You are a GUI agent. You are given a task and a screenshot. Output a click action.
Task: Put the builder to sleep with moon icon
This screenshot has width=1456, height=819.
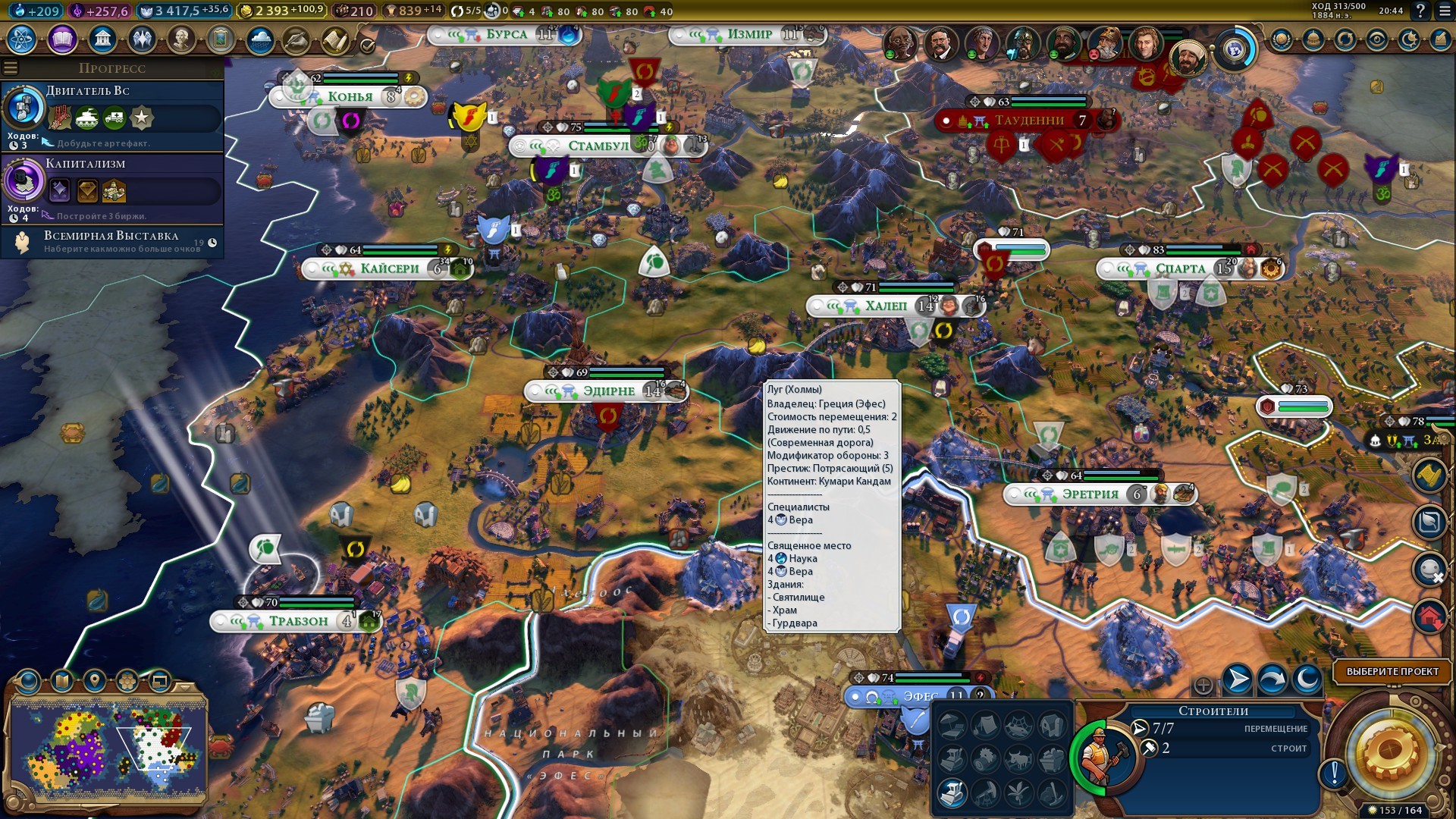pyautogui.click(x=1307, y=679)
